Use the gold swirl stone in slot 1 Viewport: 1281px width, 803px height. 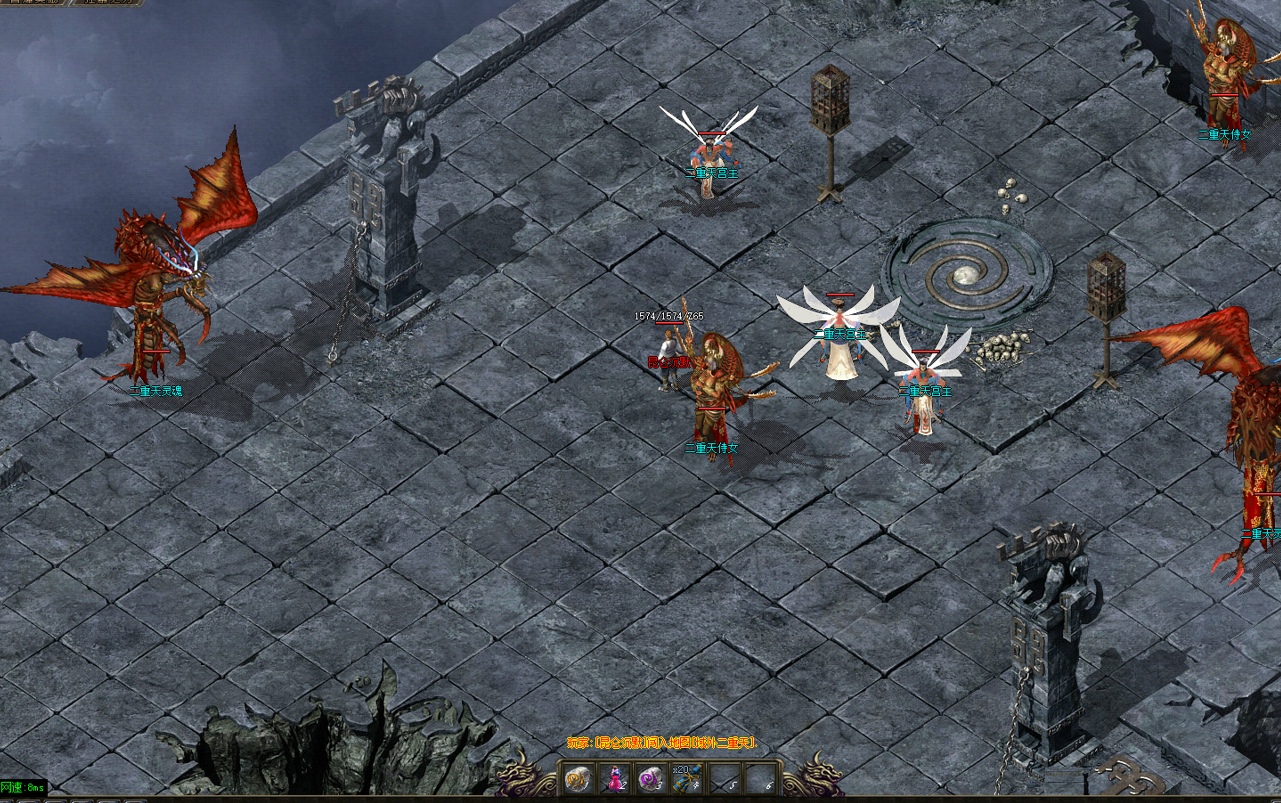pyautogui.click(x=577, y=778)
